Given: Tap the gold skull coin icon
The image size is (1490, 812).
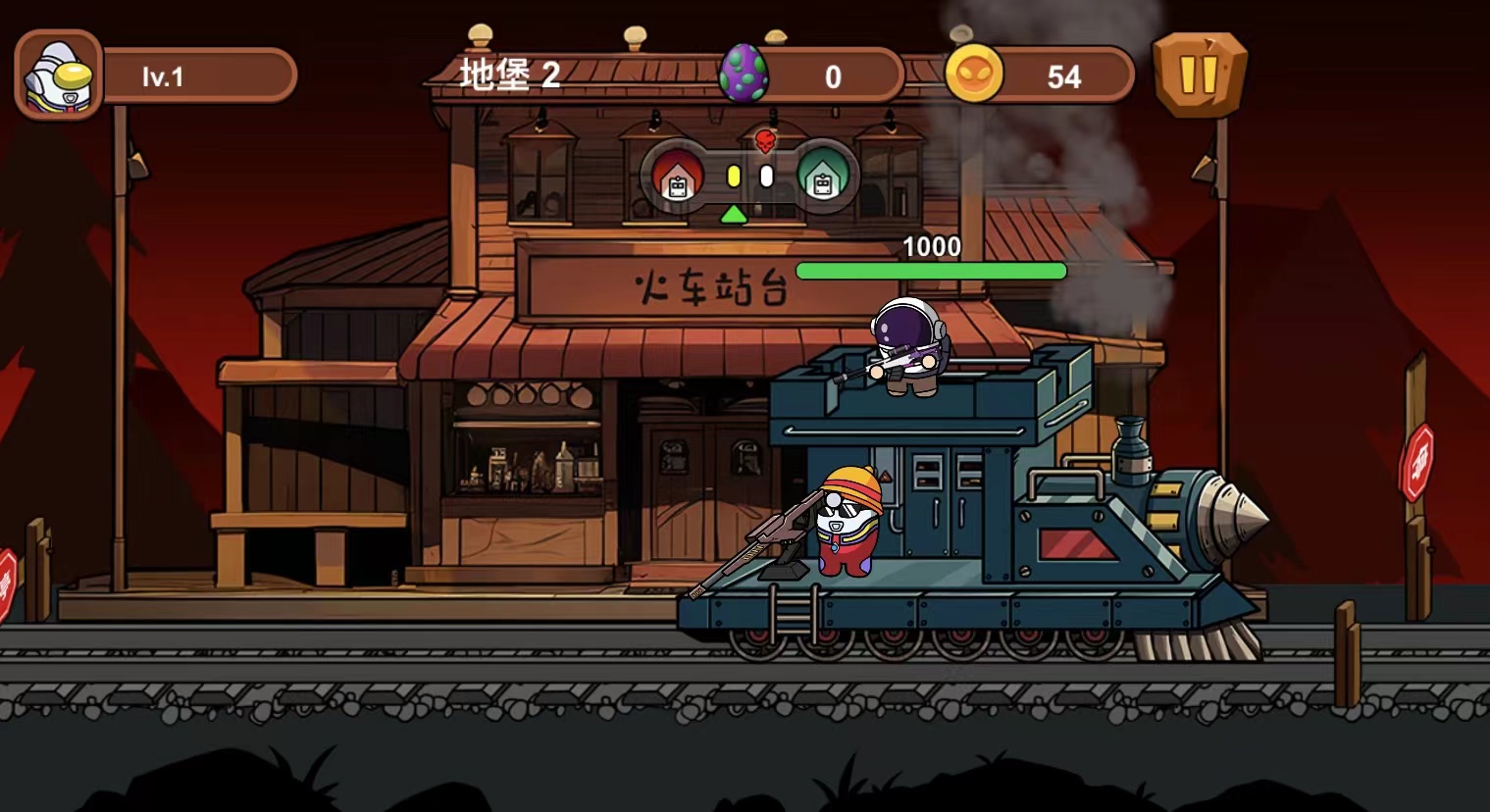Looking at the screenshot, I should 974,75.
